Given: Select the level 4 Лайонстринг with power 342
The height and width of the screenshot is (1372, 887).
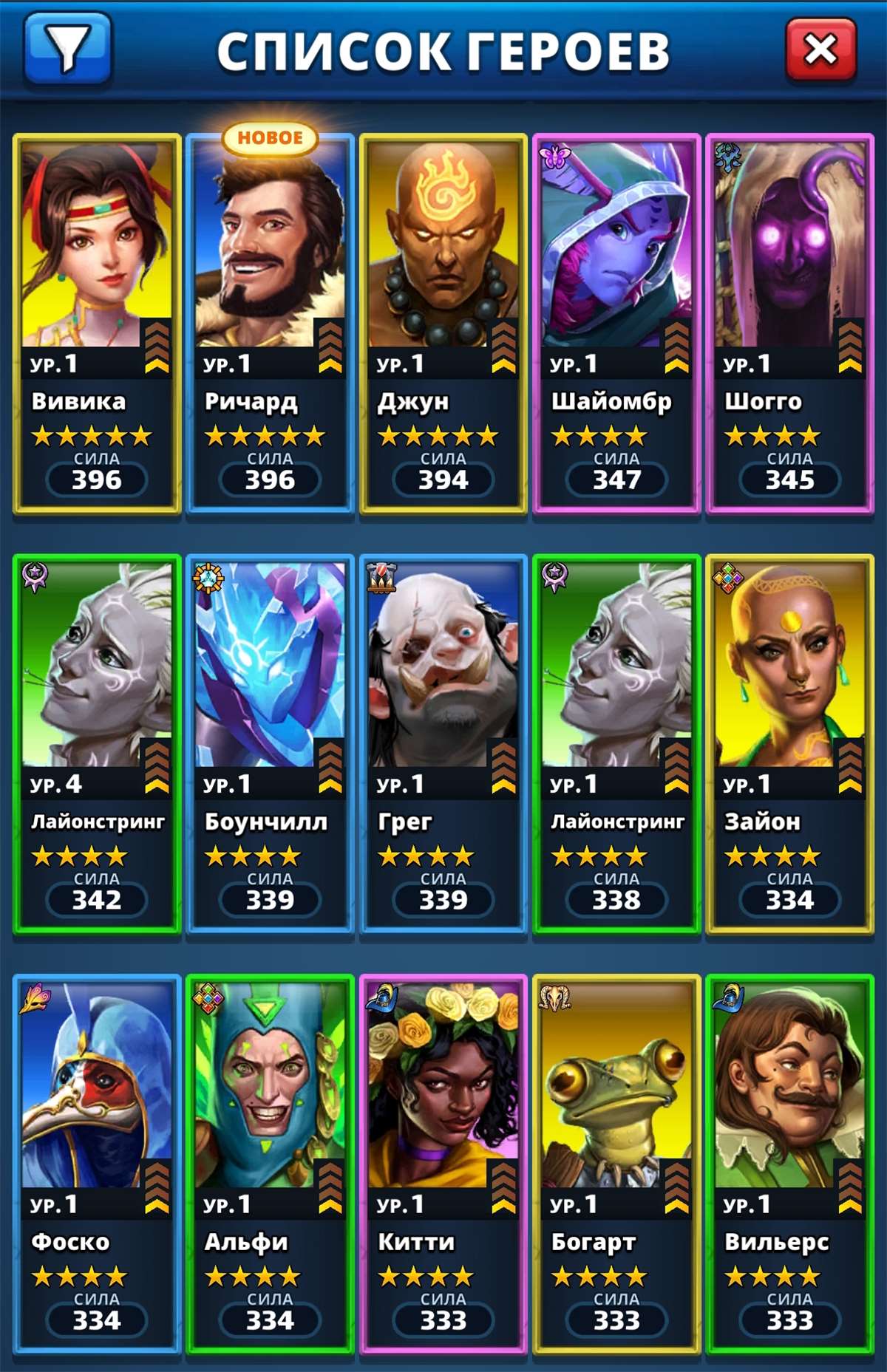Looking at the screenshot, I should [97, 743].
